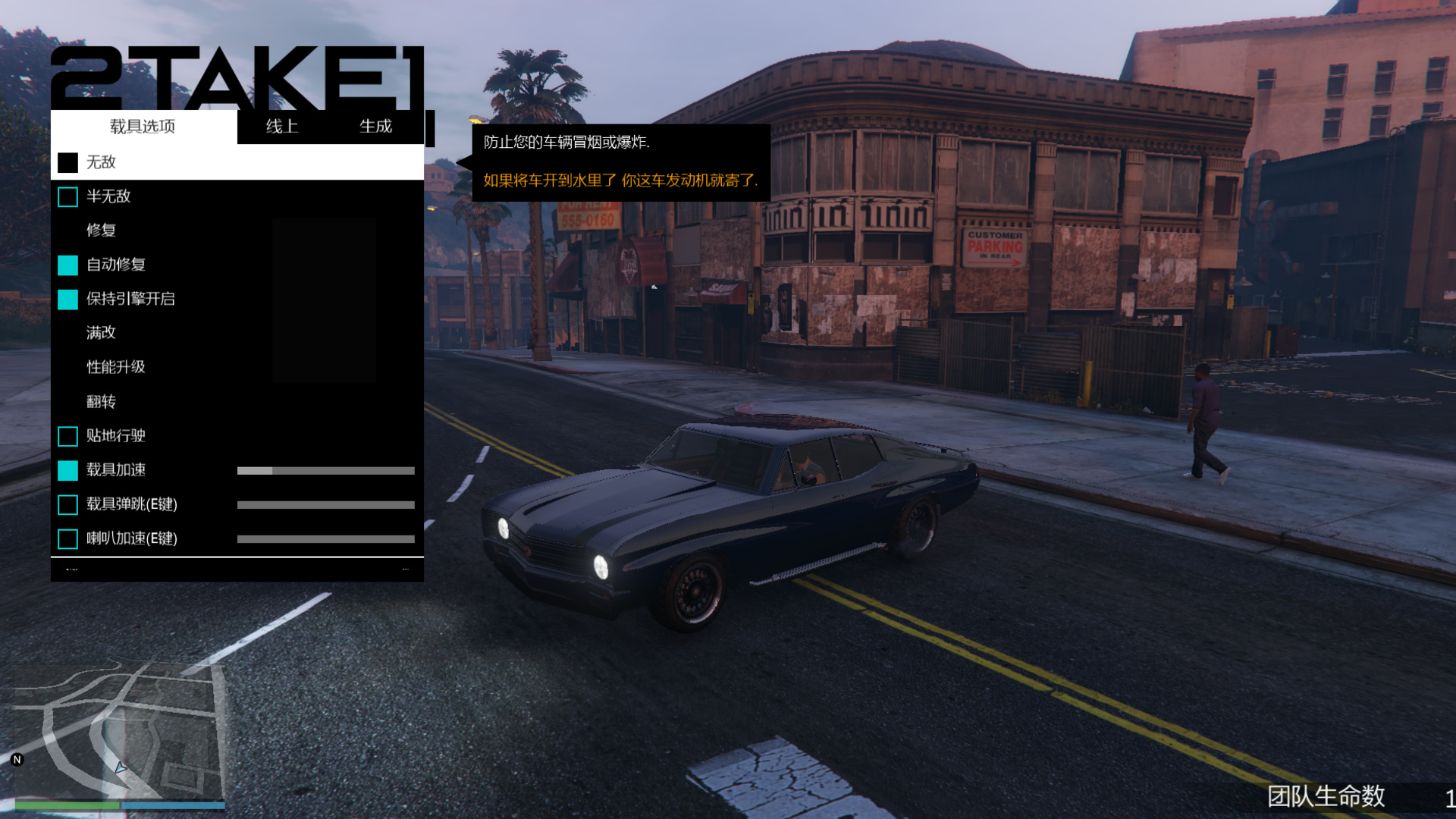
Task: Check the 载具弹跳(E键) box
Action: pos(67,504)
